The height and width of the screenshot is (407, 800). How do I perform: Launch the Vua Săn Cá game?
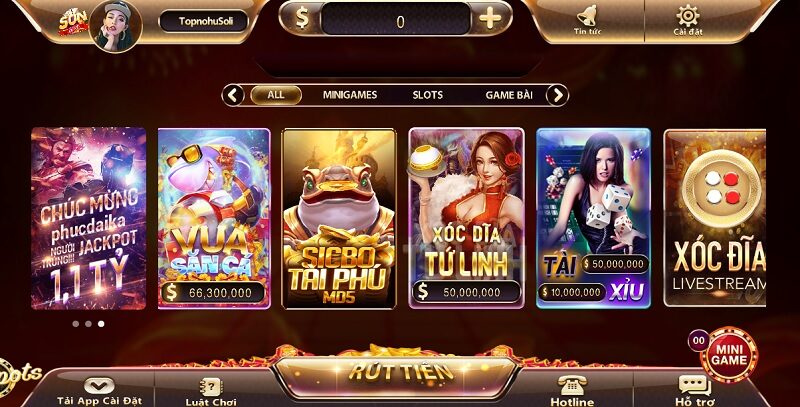tap(214, 218)
